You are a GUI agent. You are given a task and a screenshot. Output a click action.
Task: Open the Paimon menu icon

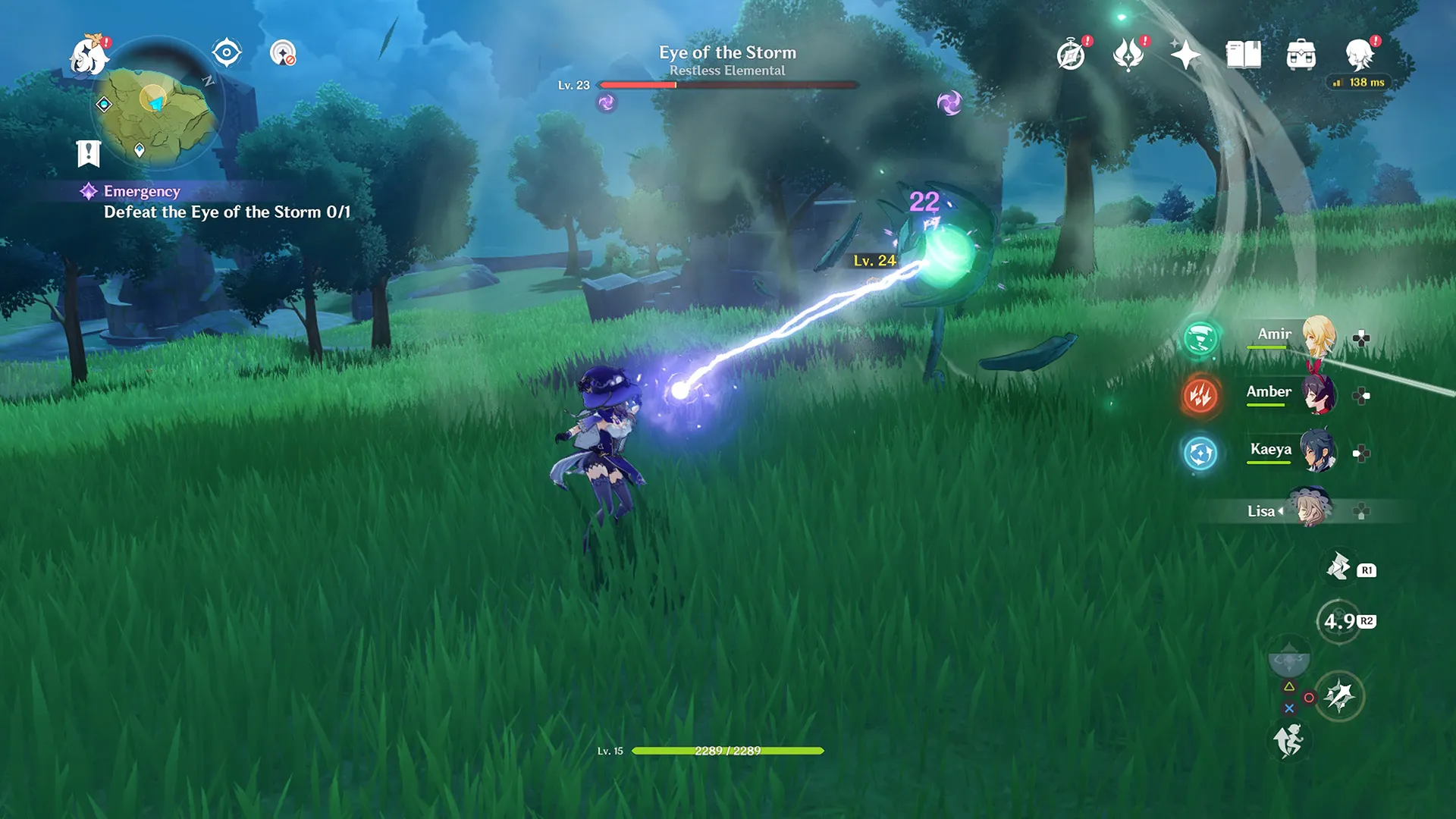tap(89, 56)
